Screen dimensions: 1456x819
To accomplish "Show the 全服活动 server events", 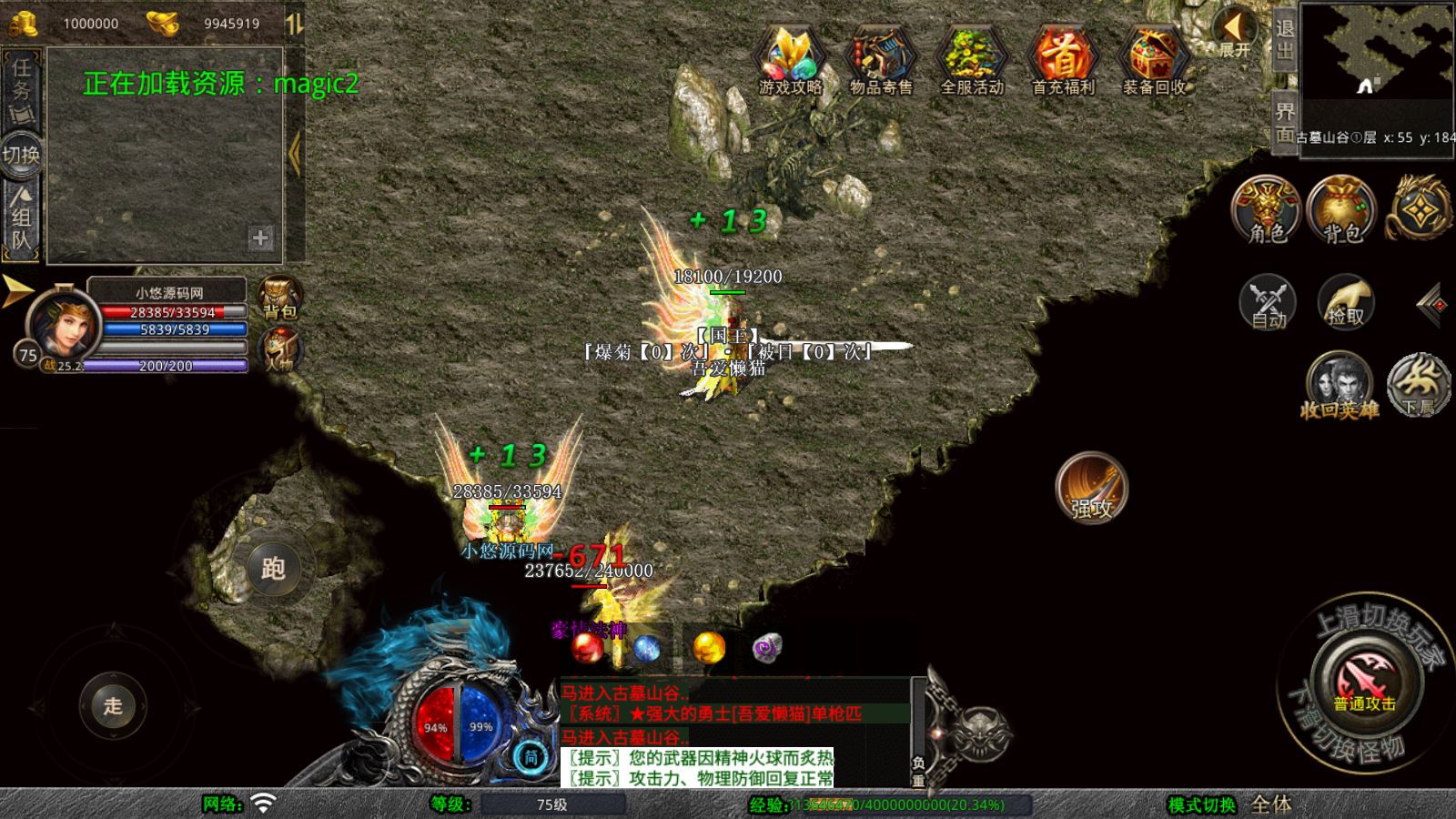I will (972, 60).
